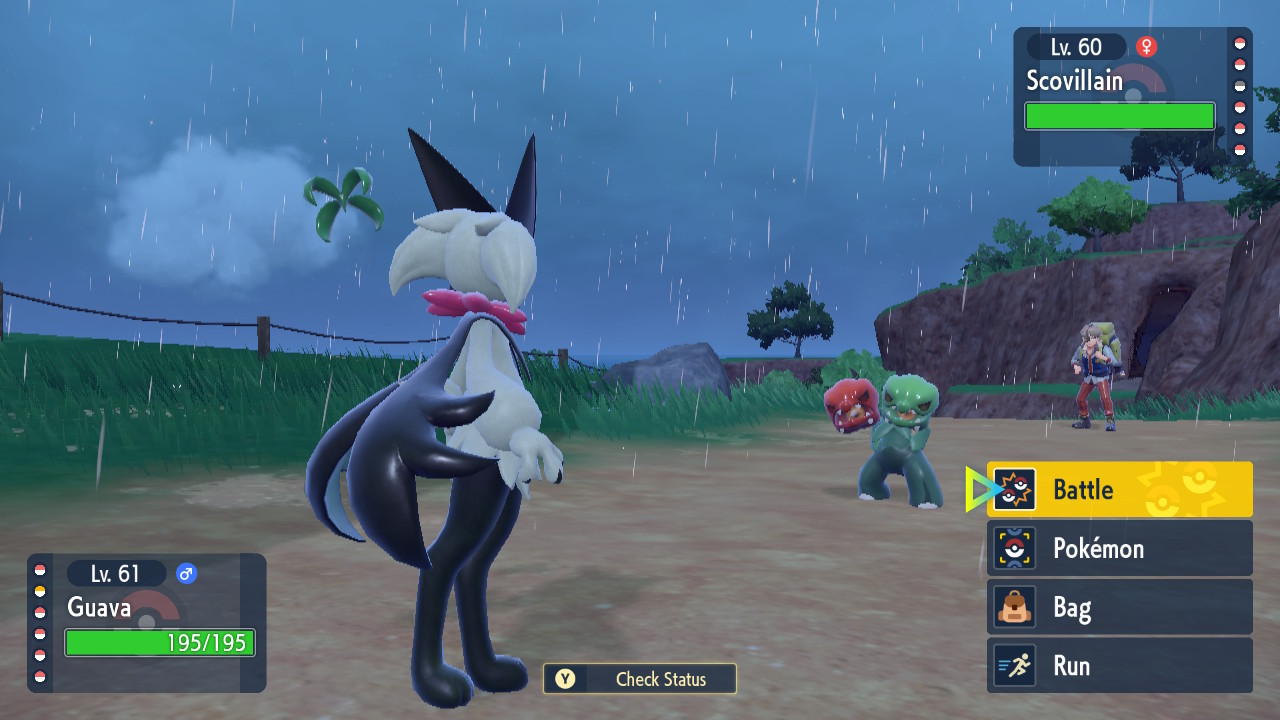1280x720 pixels.
Task: Choose Run to flee the battle
Action: 1119,666
